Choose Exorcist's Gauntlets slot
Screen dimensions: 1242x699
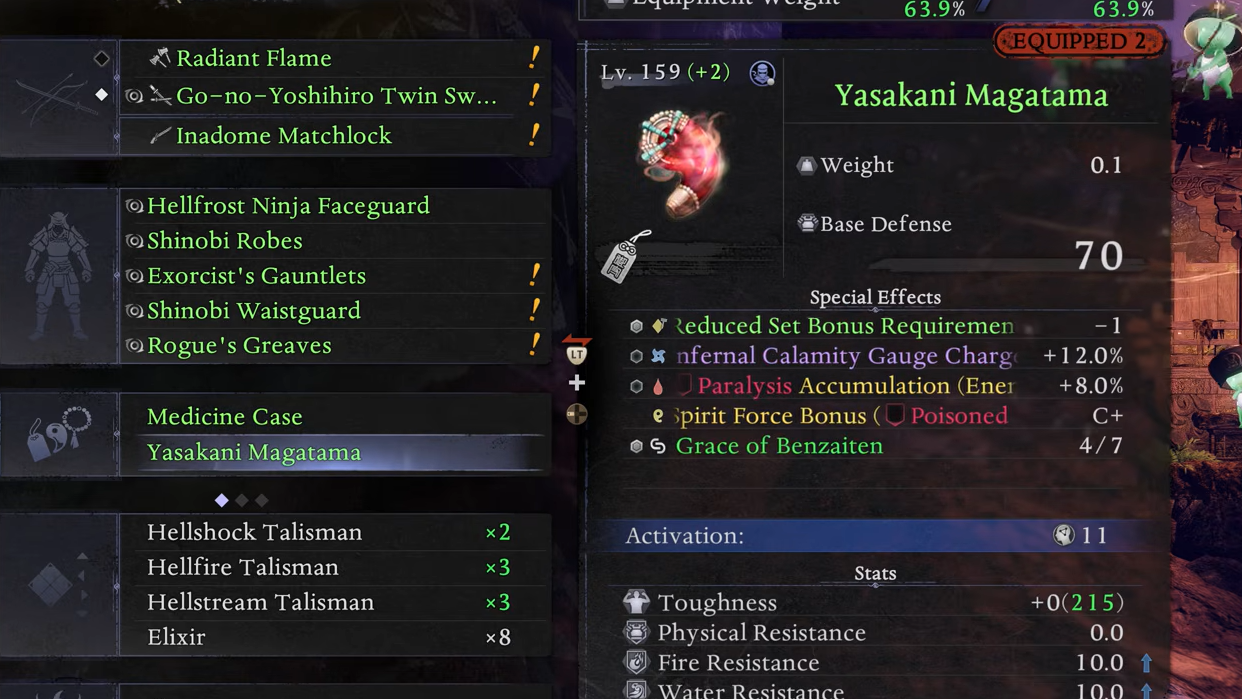256,276
